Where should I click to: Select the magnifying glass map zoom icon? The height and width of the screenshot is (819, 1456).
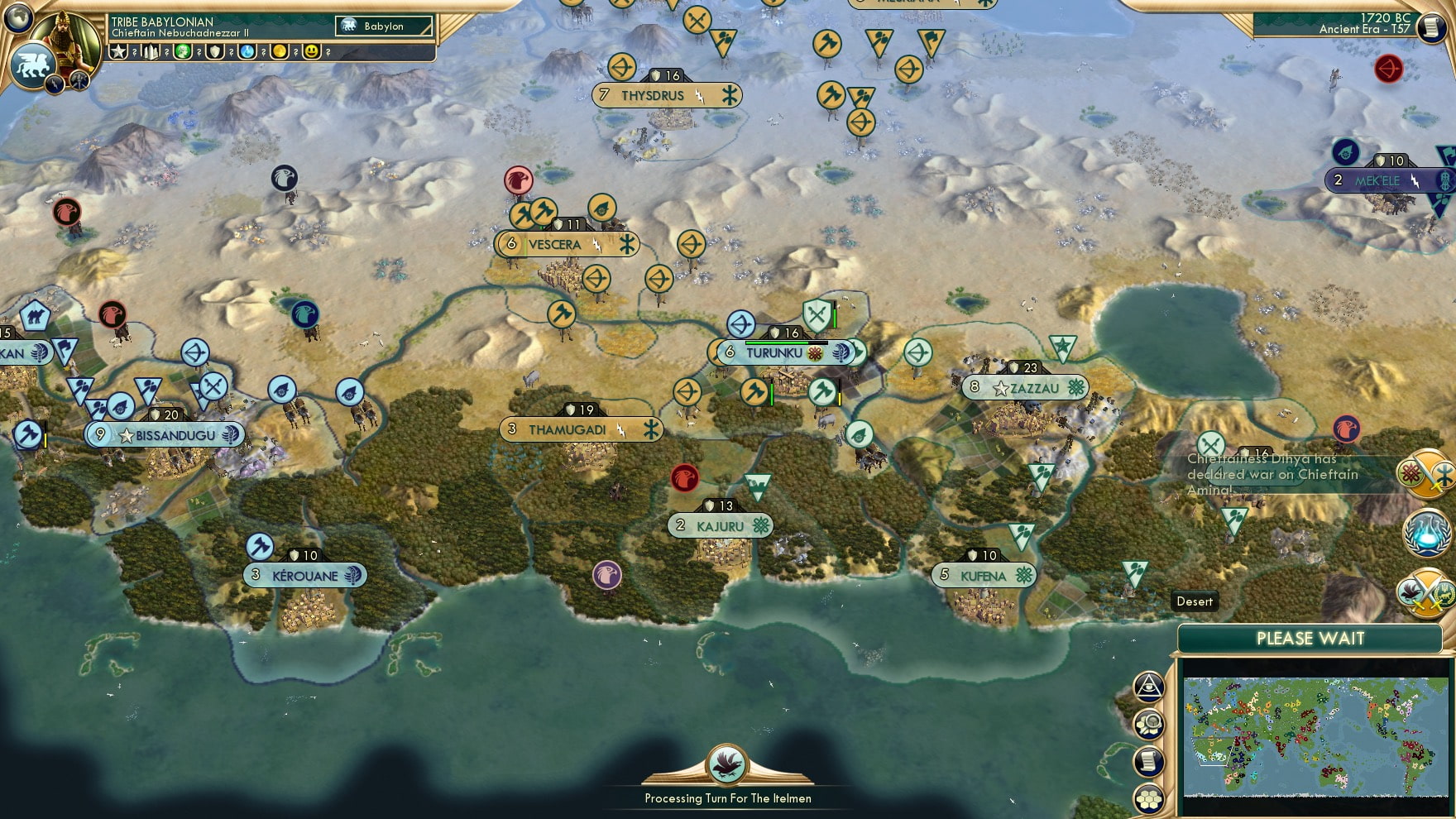pos(1149,724)
